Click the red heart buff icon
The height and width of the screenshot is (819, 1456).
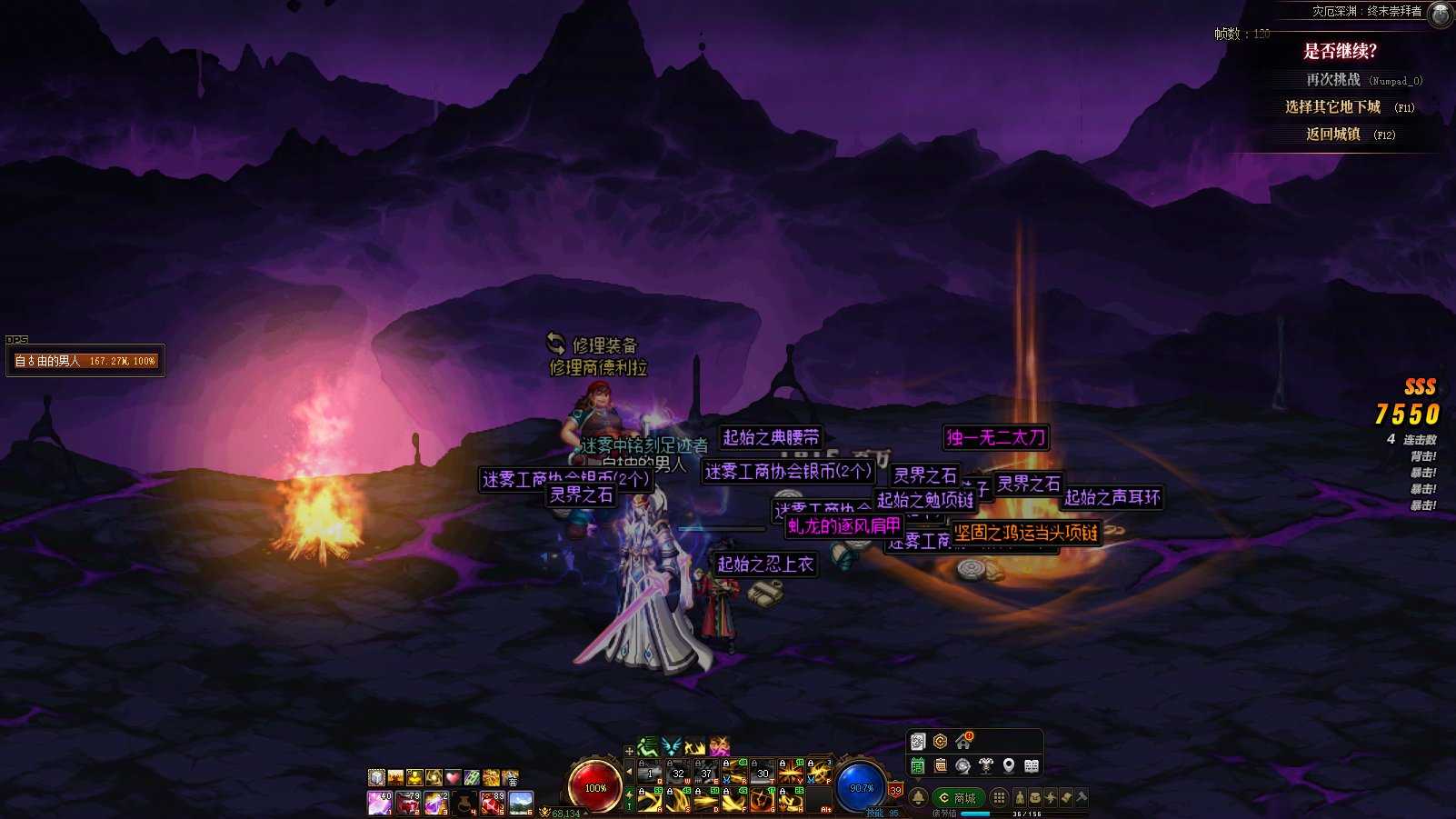click(x=453, y=777)
